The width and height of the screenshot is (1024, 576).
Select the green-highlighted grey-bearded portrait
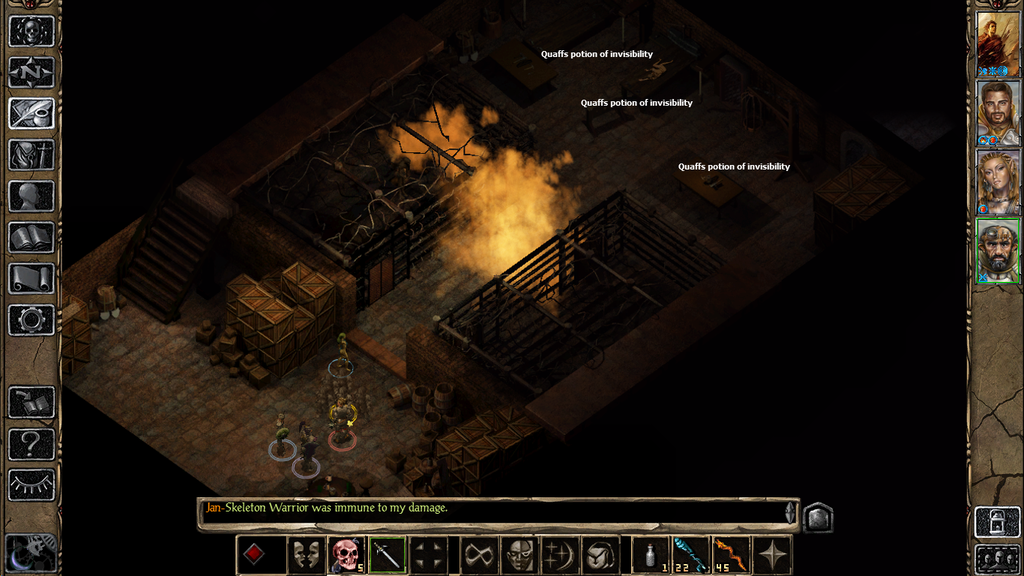[998, 250]
